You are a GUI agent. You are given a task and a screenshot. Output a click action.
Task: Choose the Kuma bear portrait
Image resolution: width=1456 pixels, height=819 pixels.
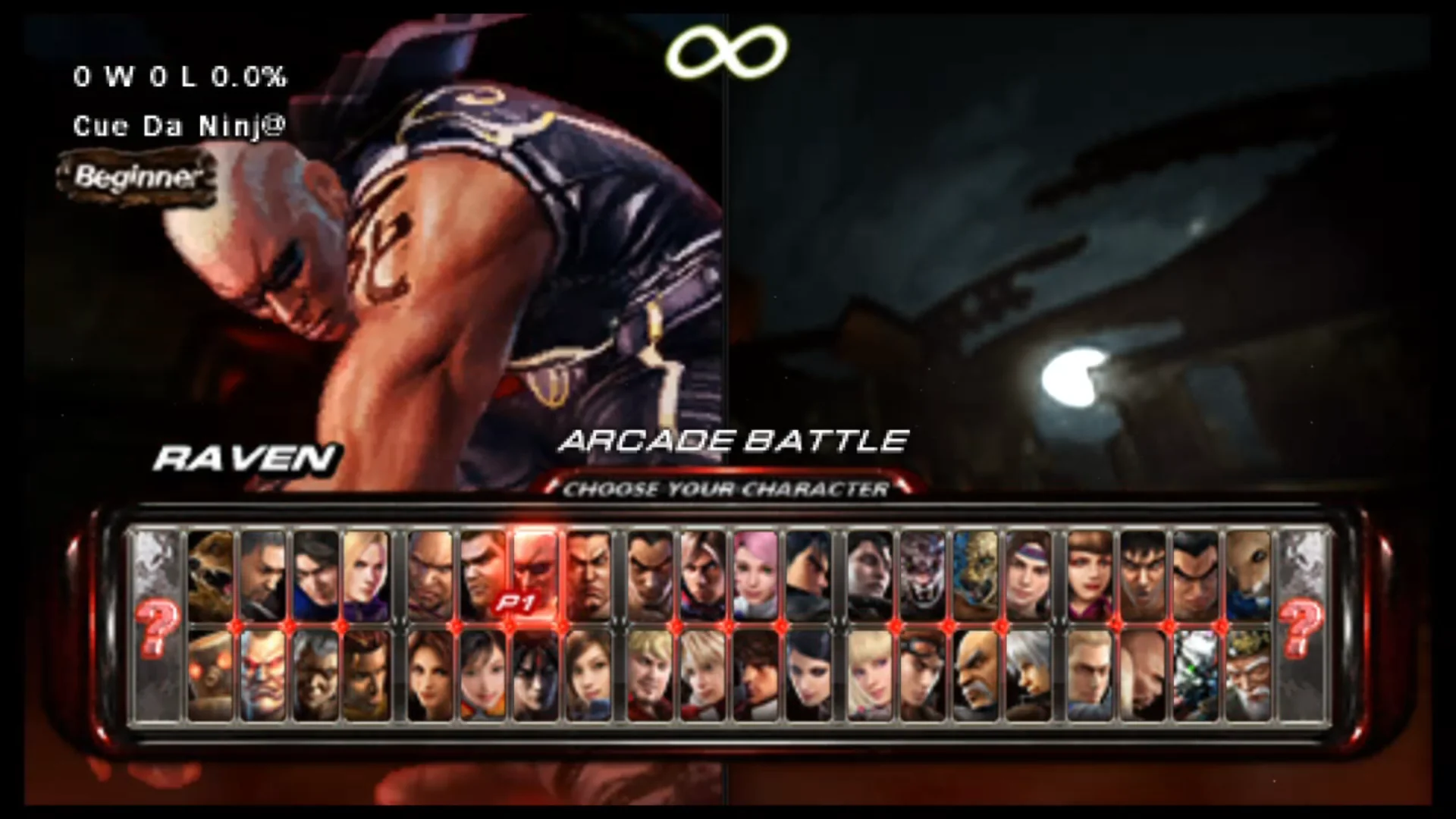pyautogui.click(x=210, y=576)
